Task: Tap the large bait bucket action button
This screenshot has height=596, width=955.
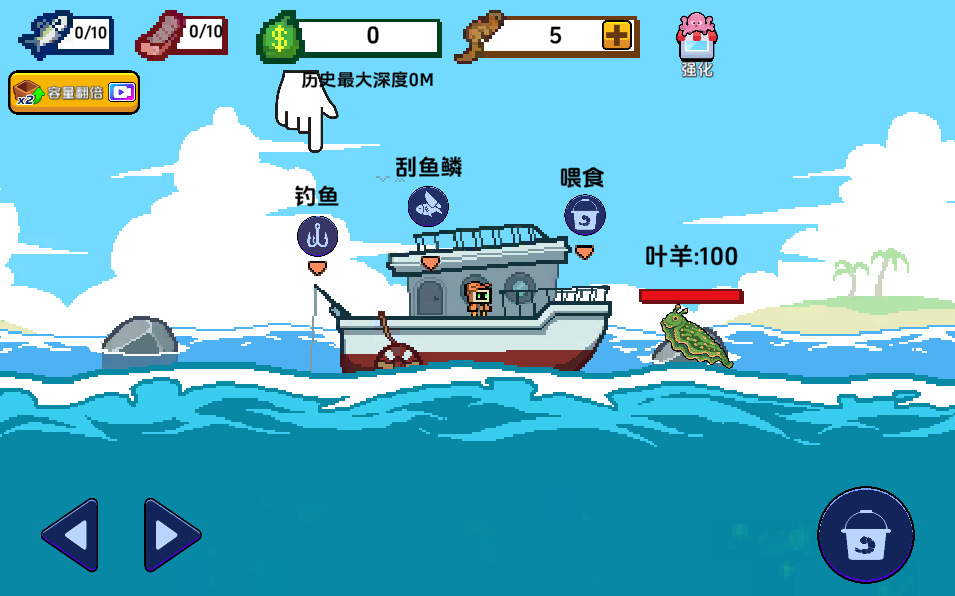Action: coord(865,535)
